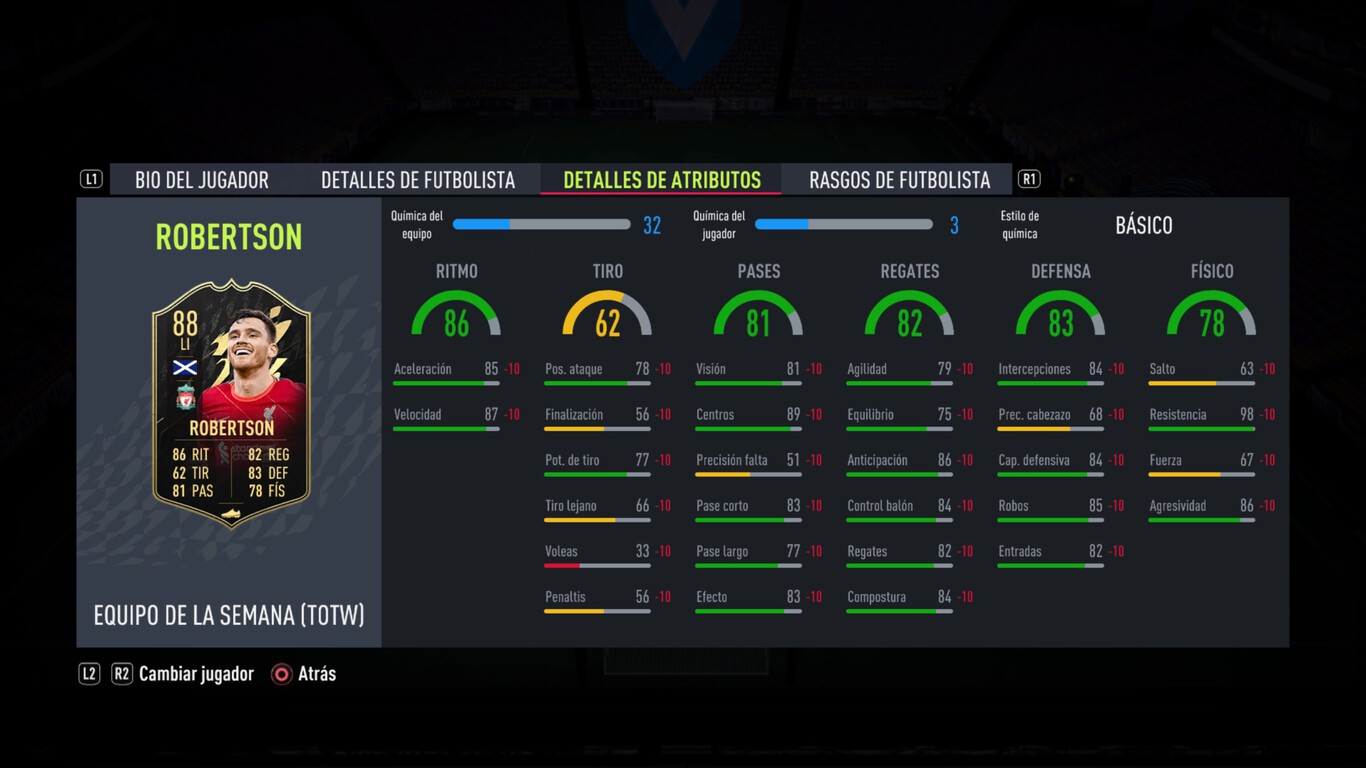
Task: Click the L1 shoulder button icon
Action: [x=91, y=178]
